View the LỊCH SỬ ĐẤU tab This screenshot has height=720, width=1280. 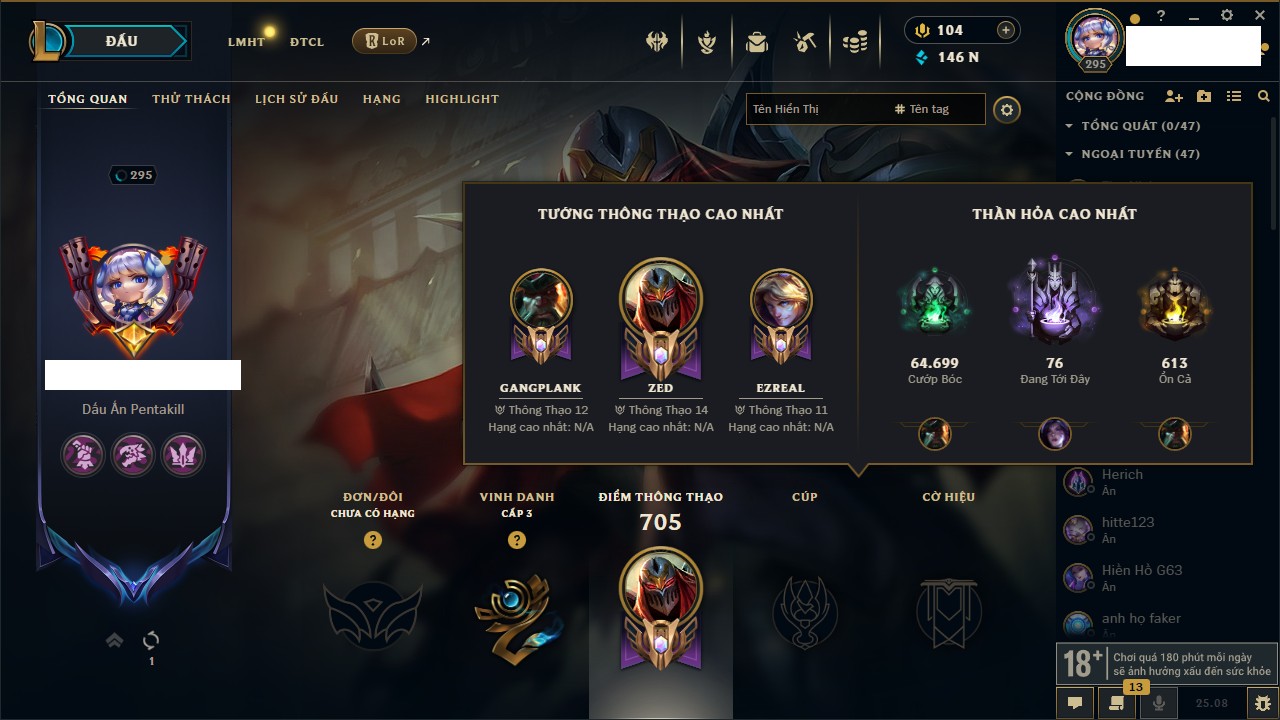(x=296, y=99)
